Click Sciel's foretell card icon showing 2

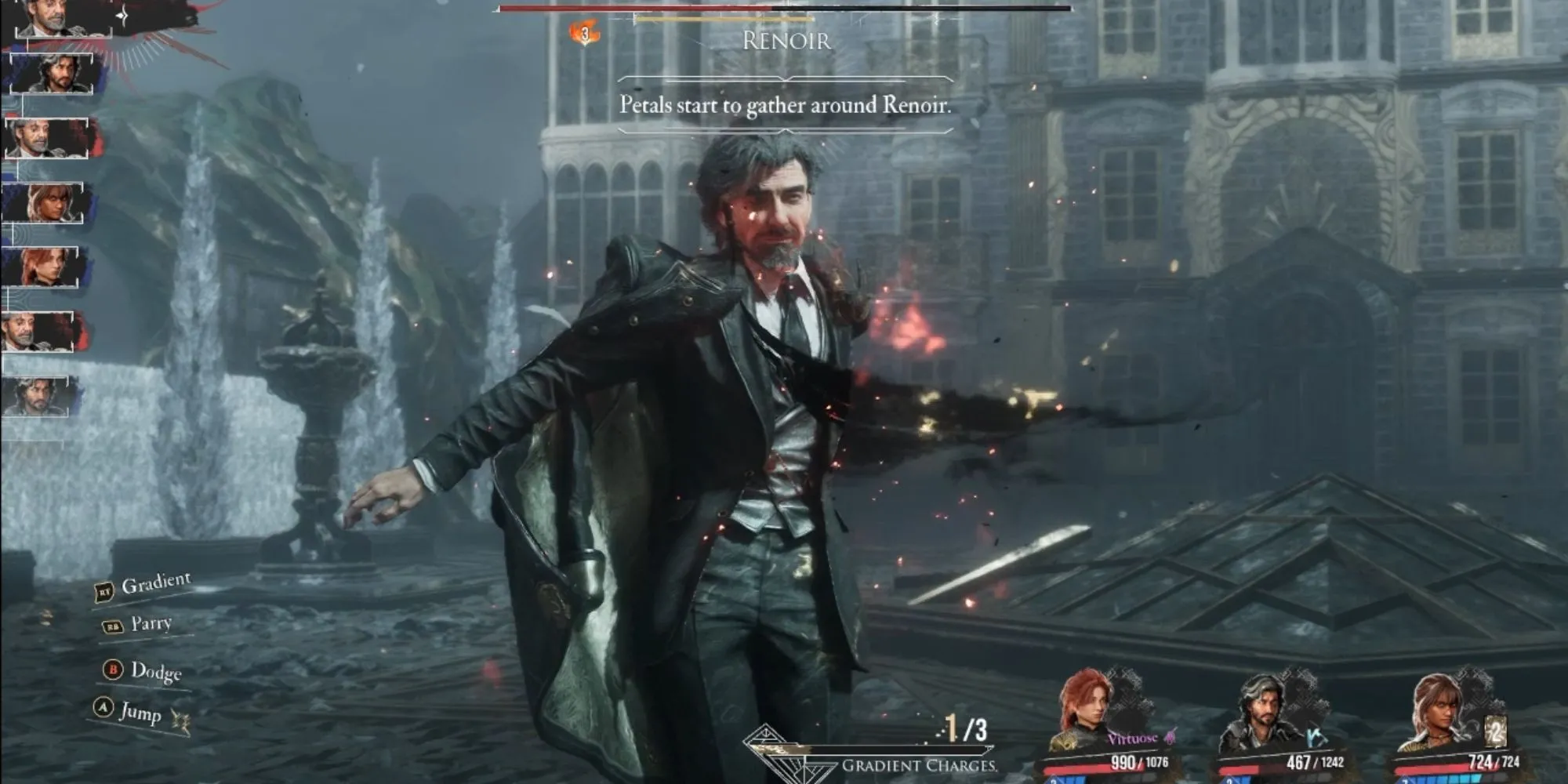tap(1495, 732)
